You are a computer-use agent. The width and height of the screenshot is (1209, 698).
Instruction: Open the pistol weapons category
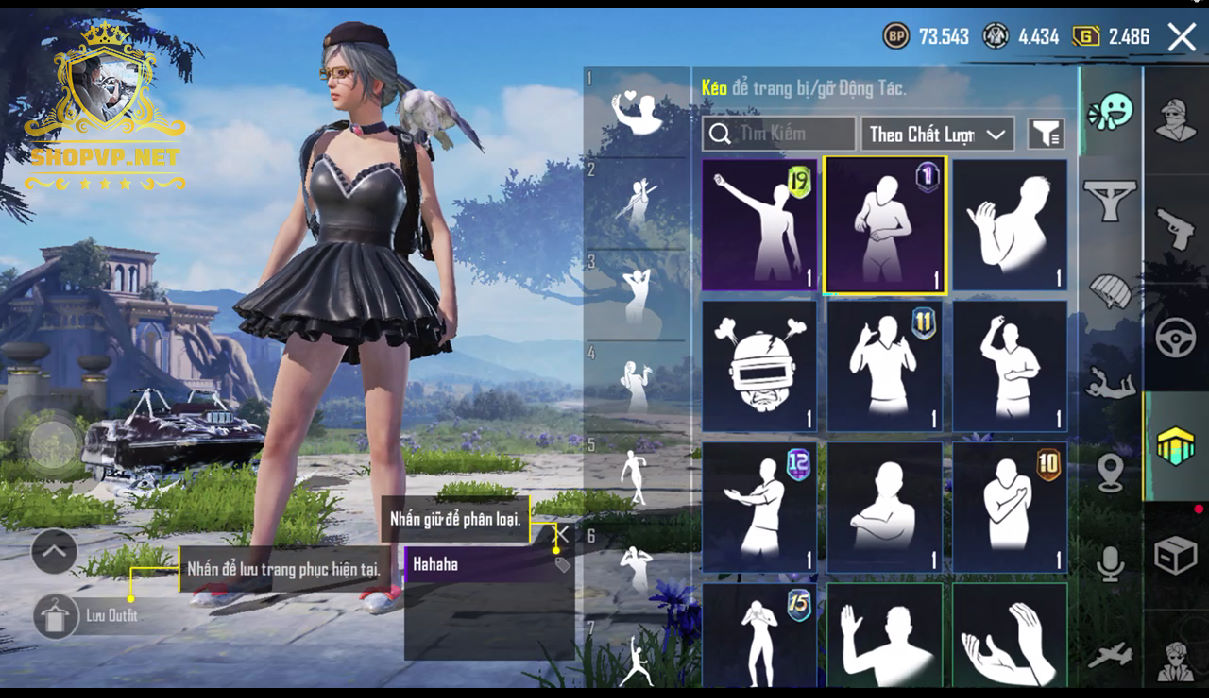pyautogui.click(x=1175, y=228)
